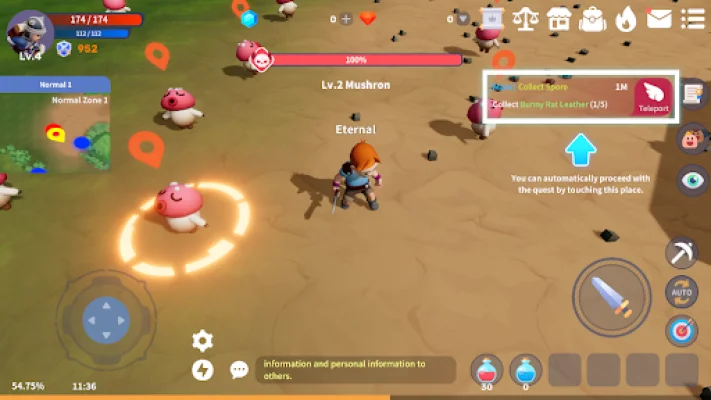Viewport: 711px width, 400px height.
Task: Toggle the eye visibility button
Action: point(692,180)
